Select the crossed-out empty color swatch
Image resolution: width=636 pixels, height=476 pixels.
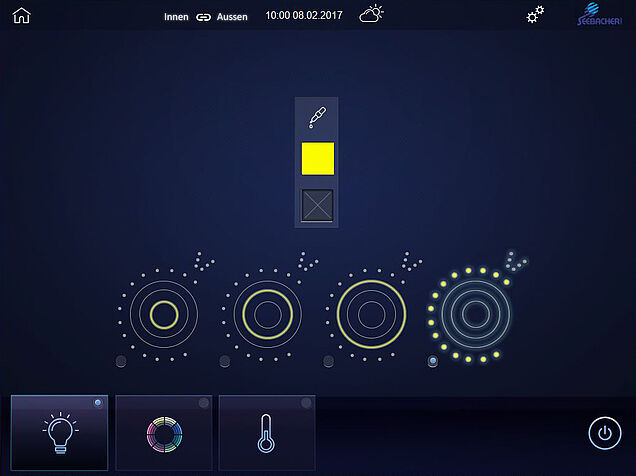tap(318, 205)
